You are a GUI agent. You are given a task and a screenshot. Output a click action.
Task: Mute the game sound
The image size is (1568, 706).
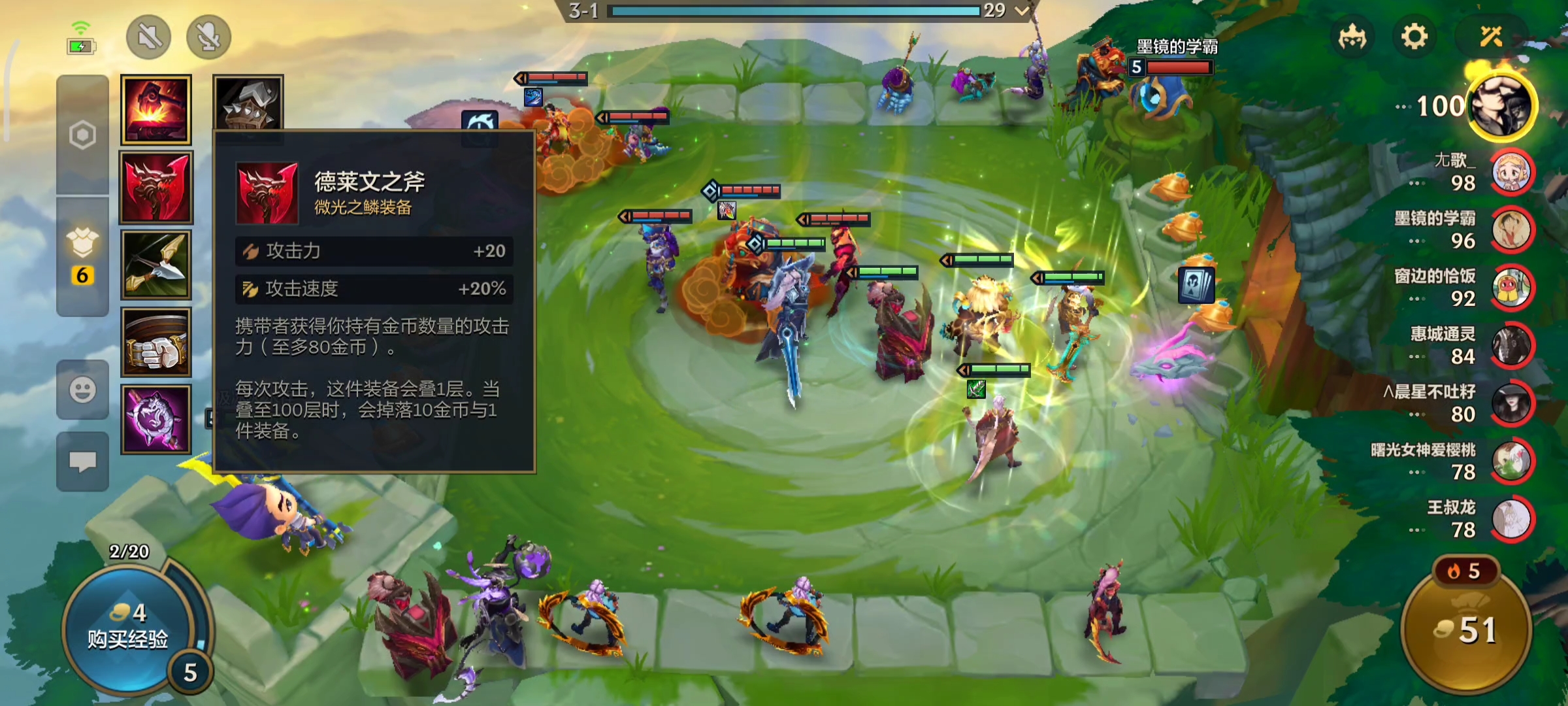coord(150,37)
